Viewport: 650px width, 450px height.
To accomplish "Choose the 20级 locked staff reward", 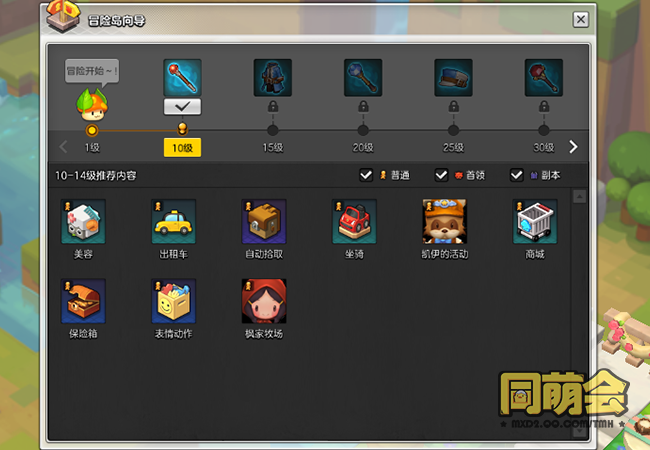I will pyautogui.click(x=362, y=77).
